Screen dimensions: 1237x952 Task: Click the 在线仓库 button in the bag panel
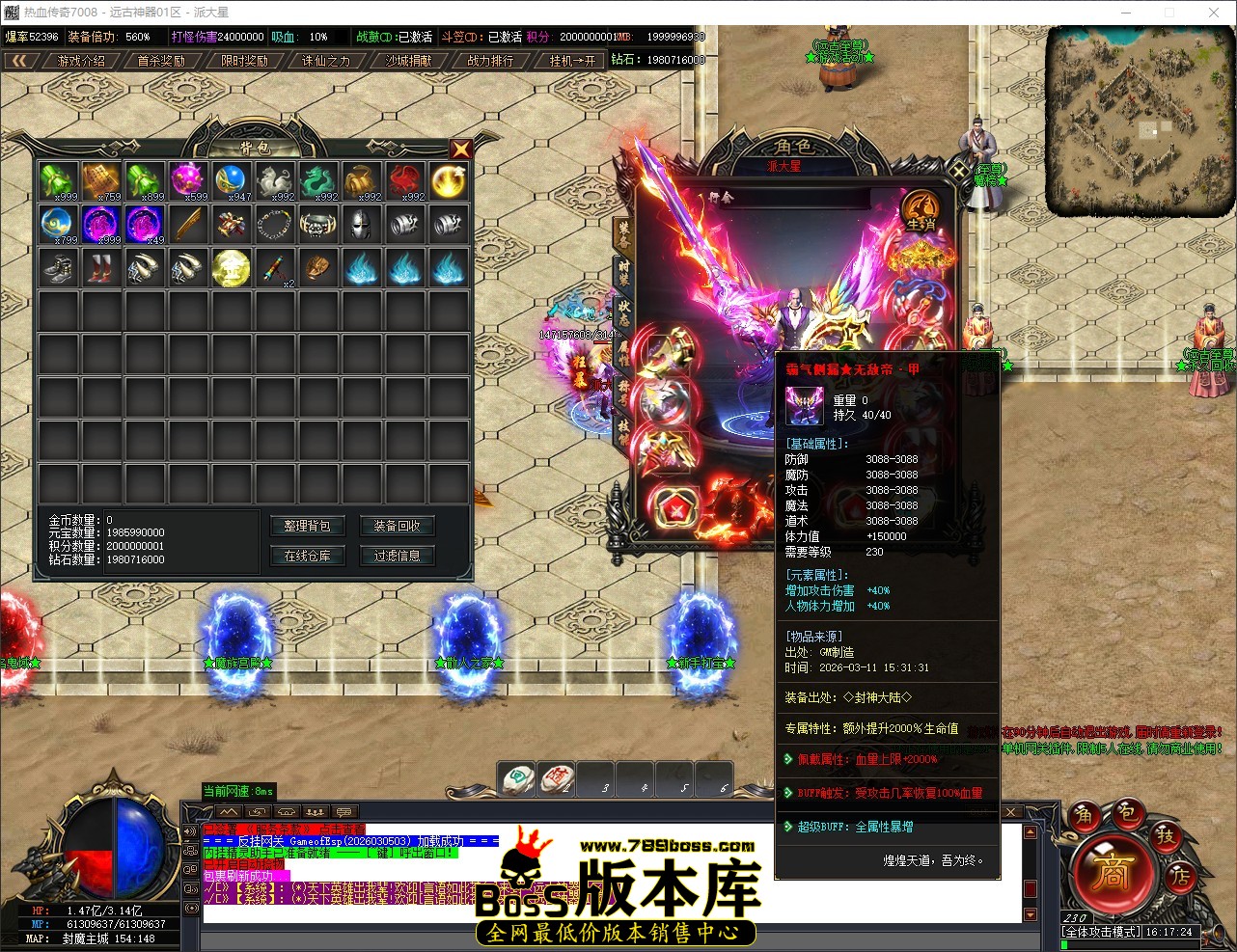(x=308, y=556)
